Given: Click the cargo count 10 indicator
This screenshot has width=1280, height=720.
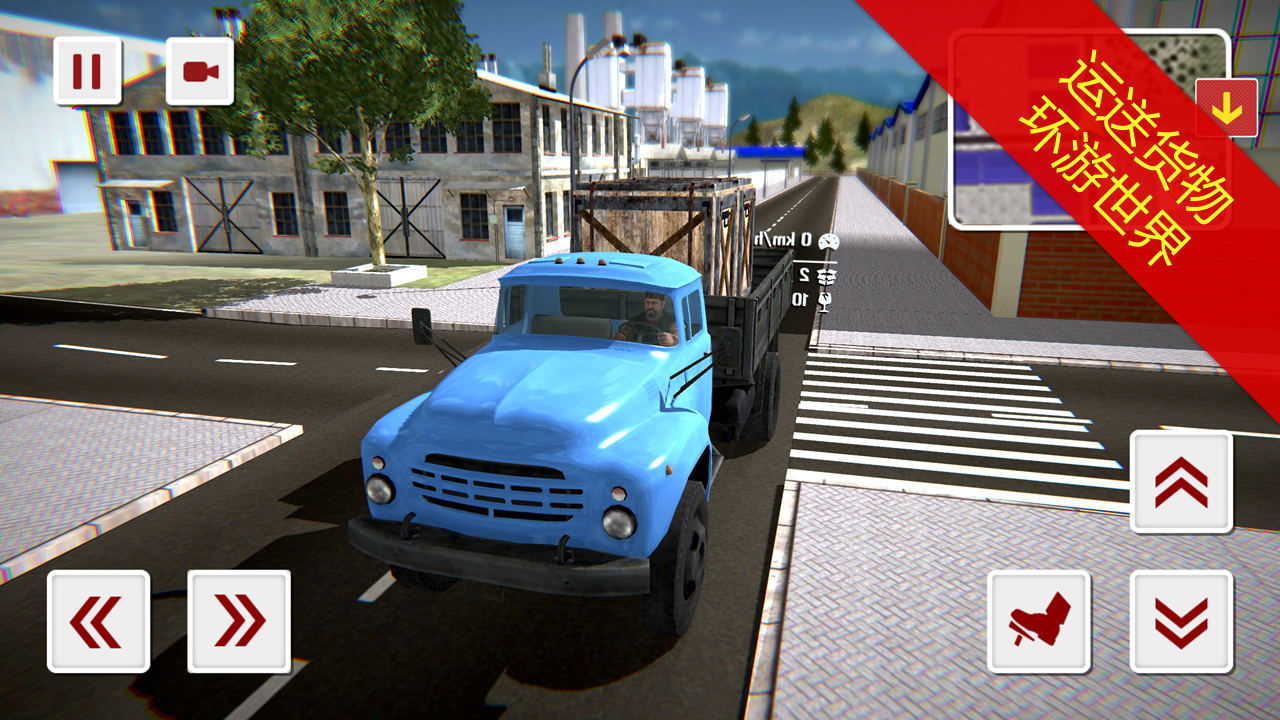Looking at the screenshot, I should tap(800, 297).
